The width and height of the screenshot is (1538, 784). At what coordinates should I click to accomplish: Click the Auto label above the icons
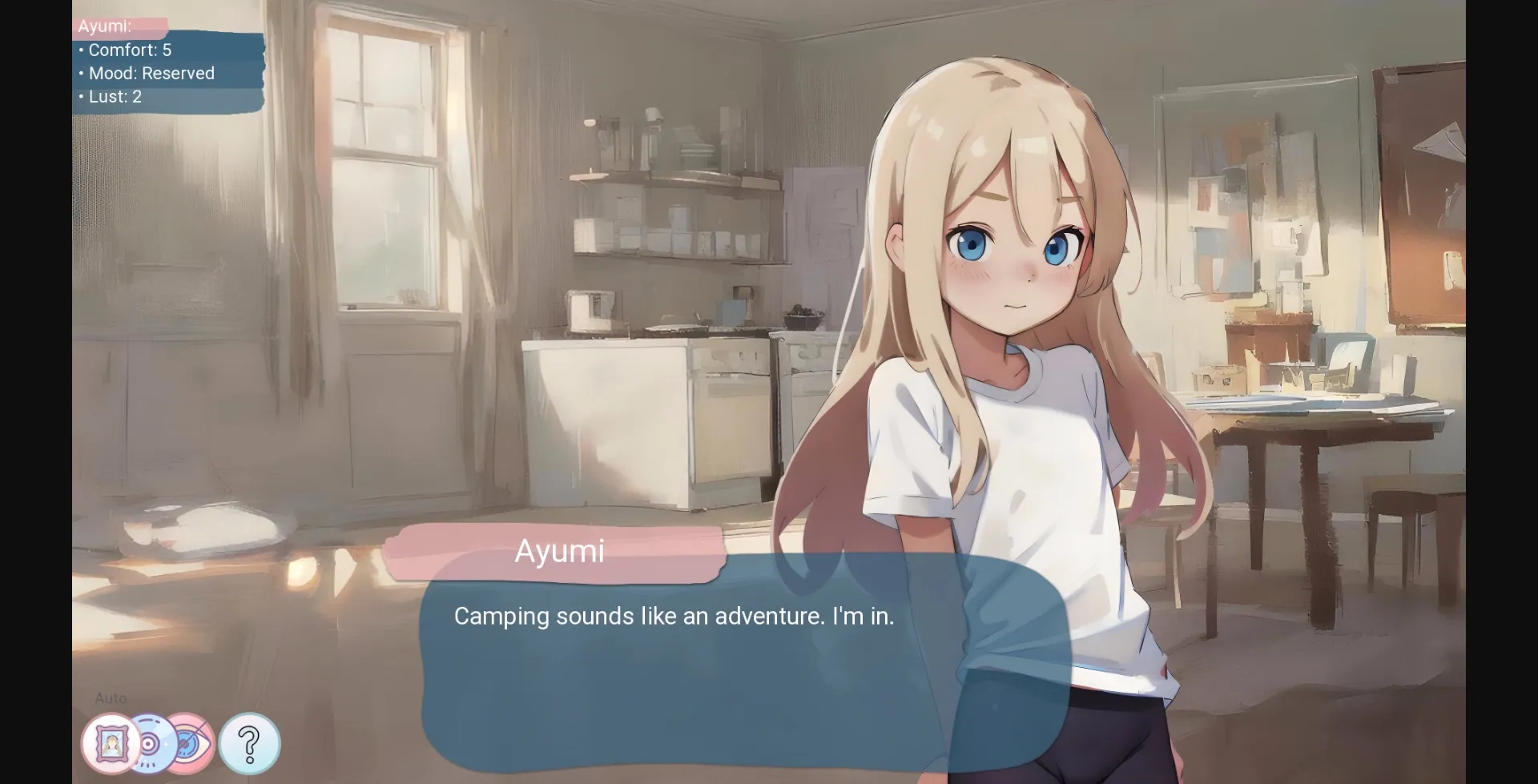click(x=110, y=698)
